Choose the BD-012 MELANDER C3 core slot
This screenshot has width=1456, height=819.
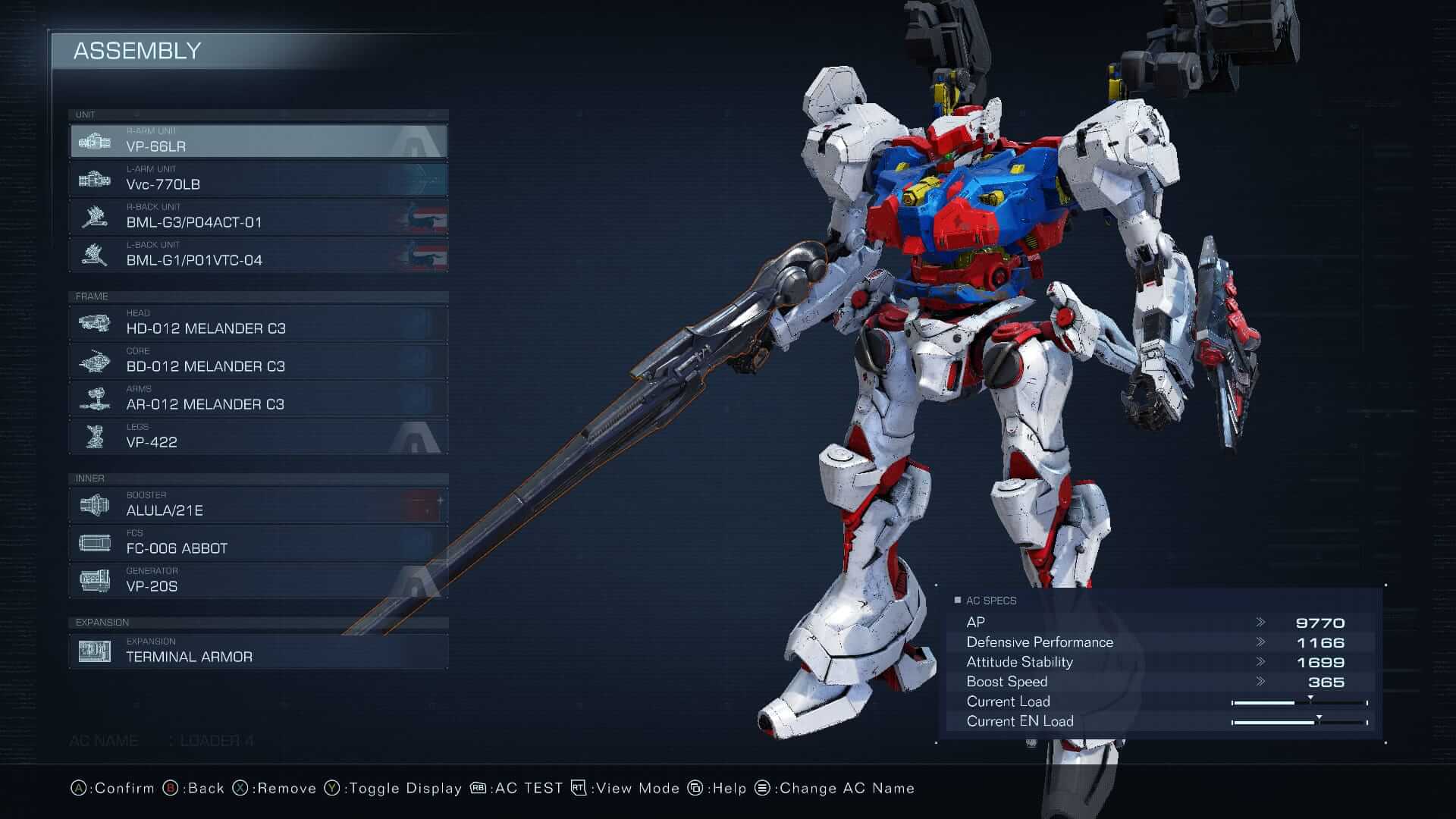(258, 362)
